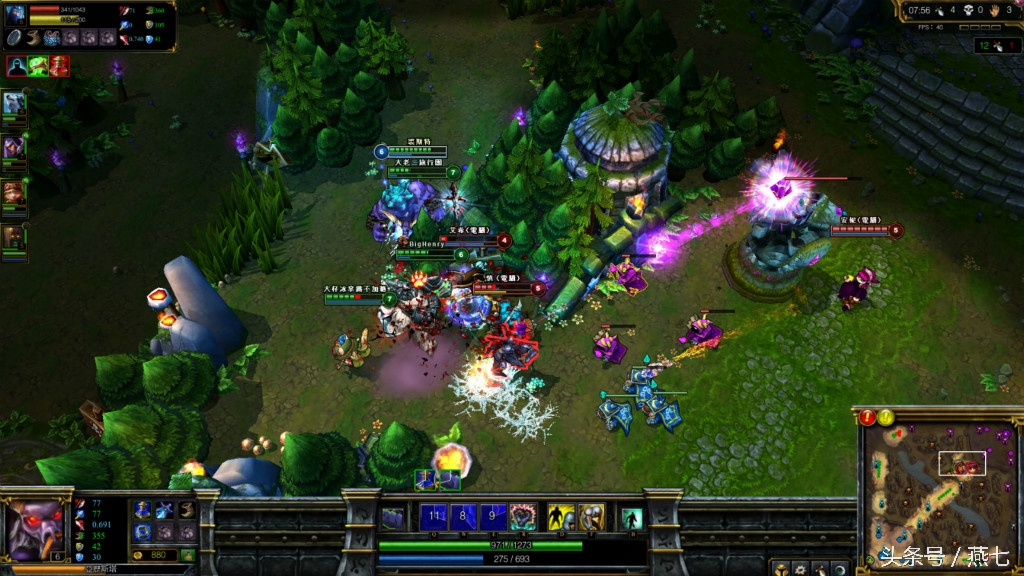
Task: Activate the teal recall silhouette icon
Action: [x=632, y=517]
